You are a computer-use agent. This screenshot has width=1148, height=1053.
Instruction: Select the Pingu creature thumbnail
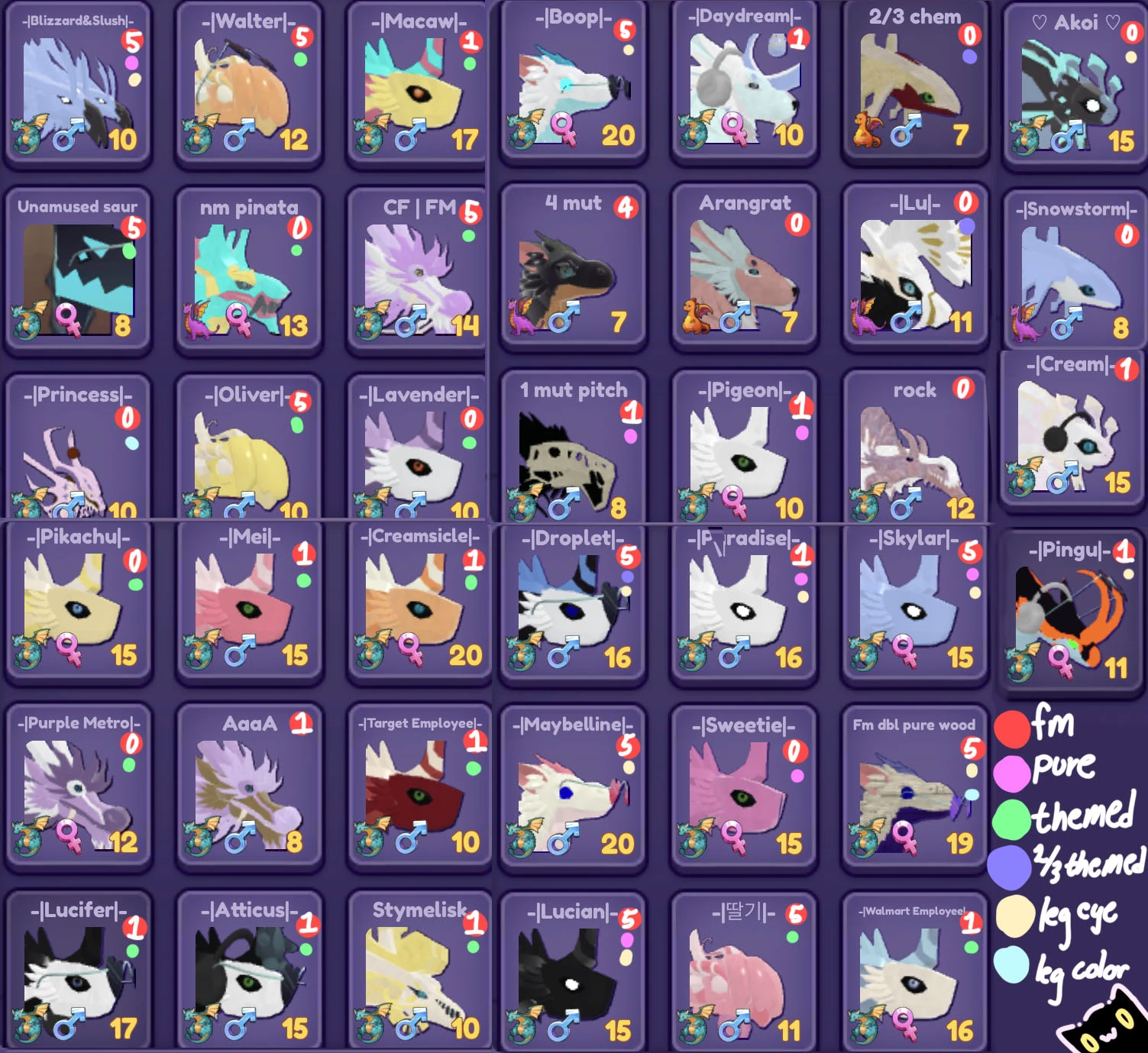pyautogui.click(x=1069, y=611)
